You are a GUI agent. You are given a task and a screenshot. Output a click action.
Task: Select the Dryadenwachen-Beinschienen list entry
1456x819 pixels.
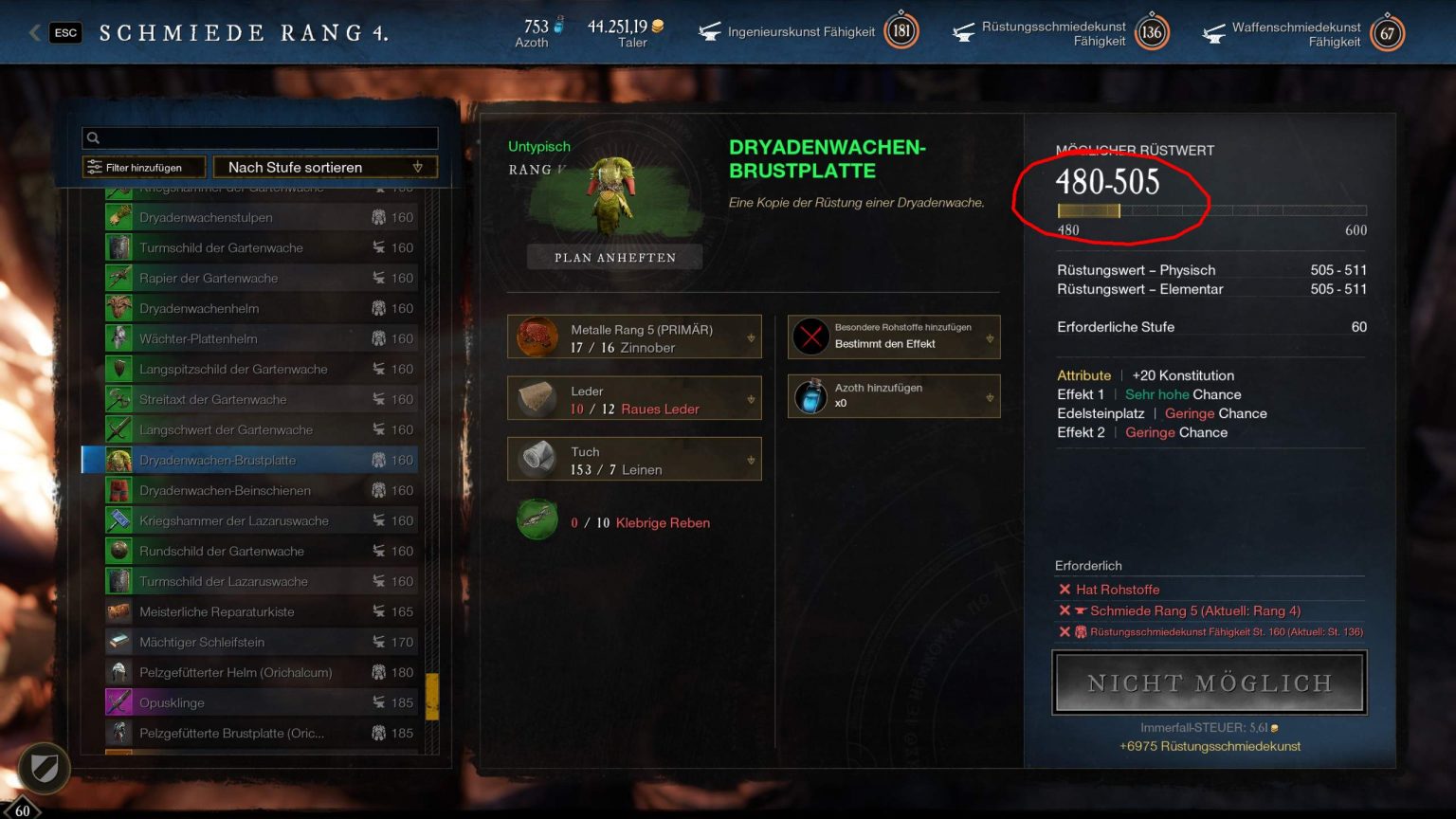(x=256, y=490)
